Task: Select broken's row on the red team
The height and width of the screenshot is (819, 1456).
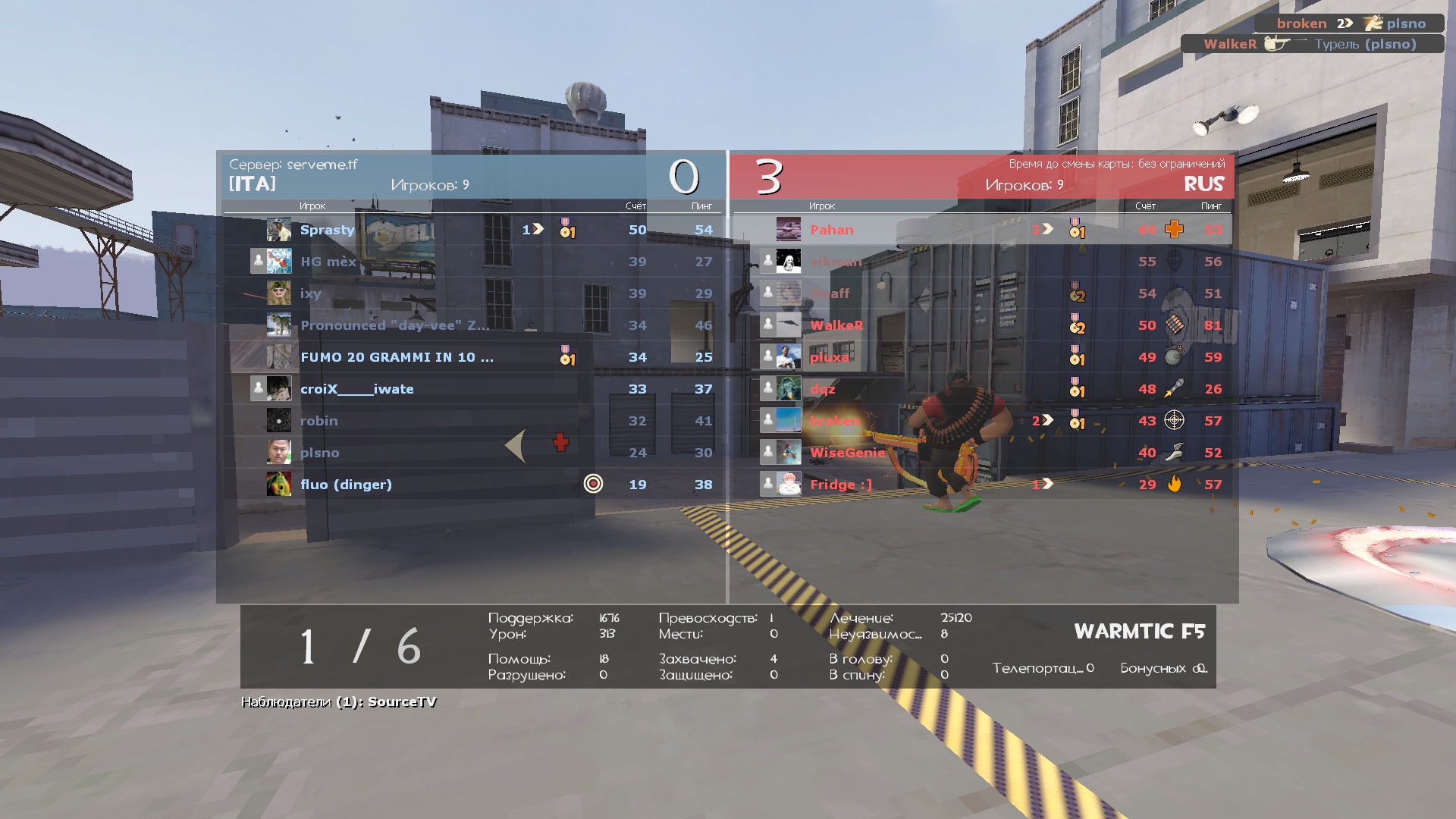Action: pyautogui.click(x=834, y=421)
